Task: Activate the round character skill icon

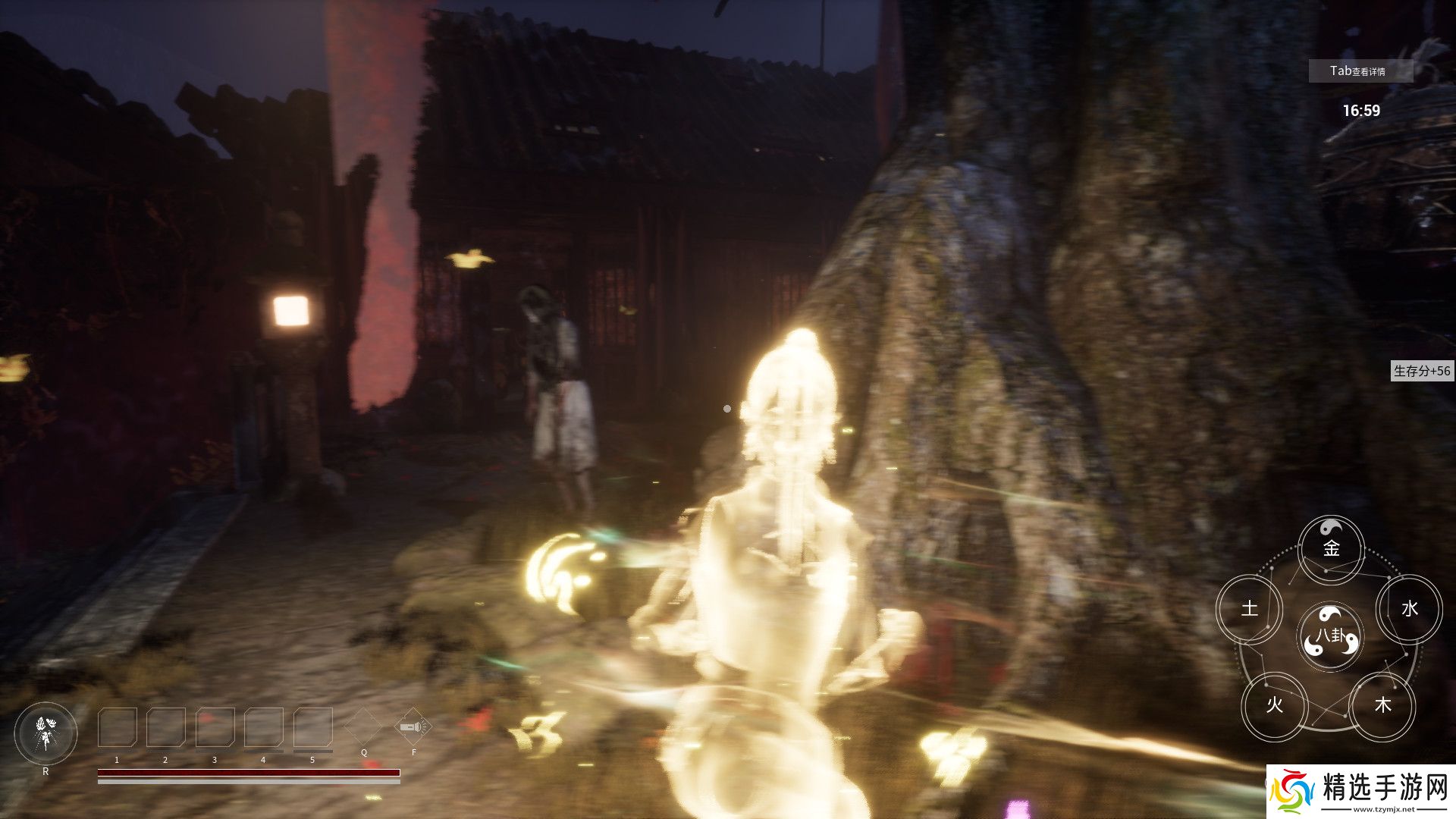Action: pos(45,733)
